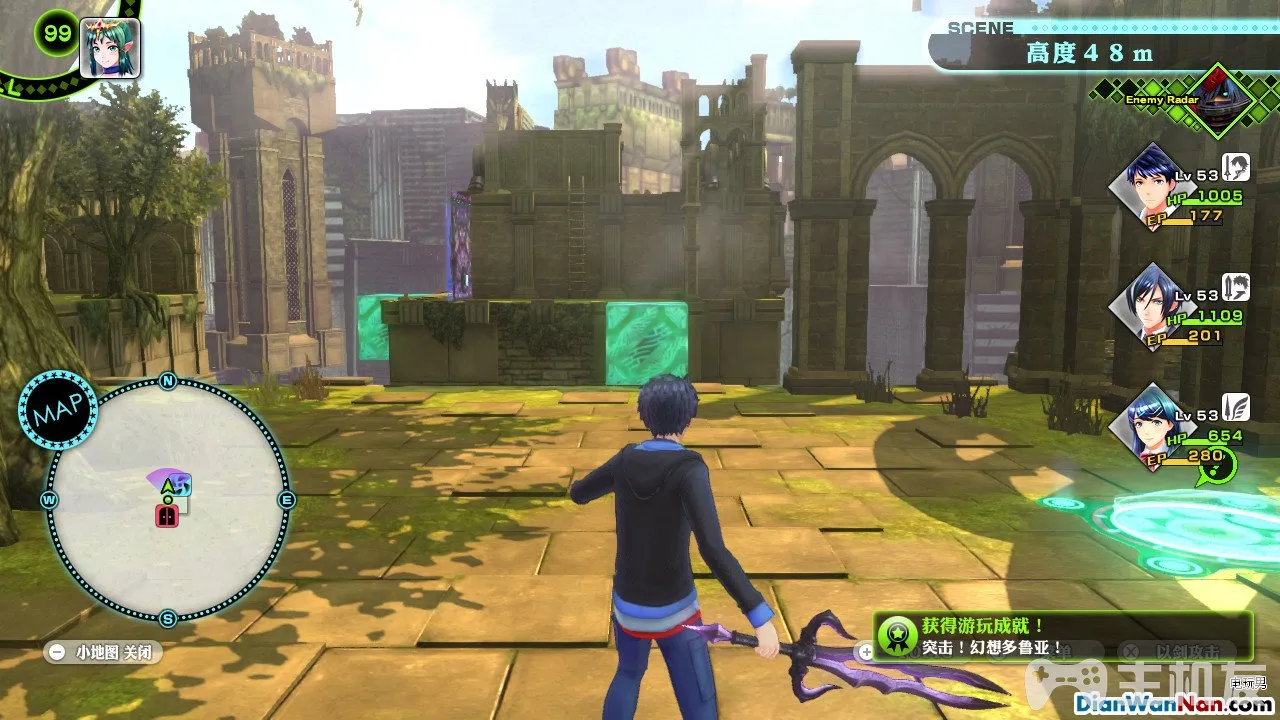Select the green-haired girl portrait
Screen dimensions: 1280x720
coord(108,48)
